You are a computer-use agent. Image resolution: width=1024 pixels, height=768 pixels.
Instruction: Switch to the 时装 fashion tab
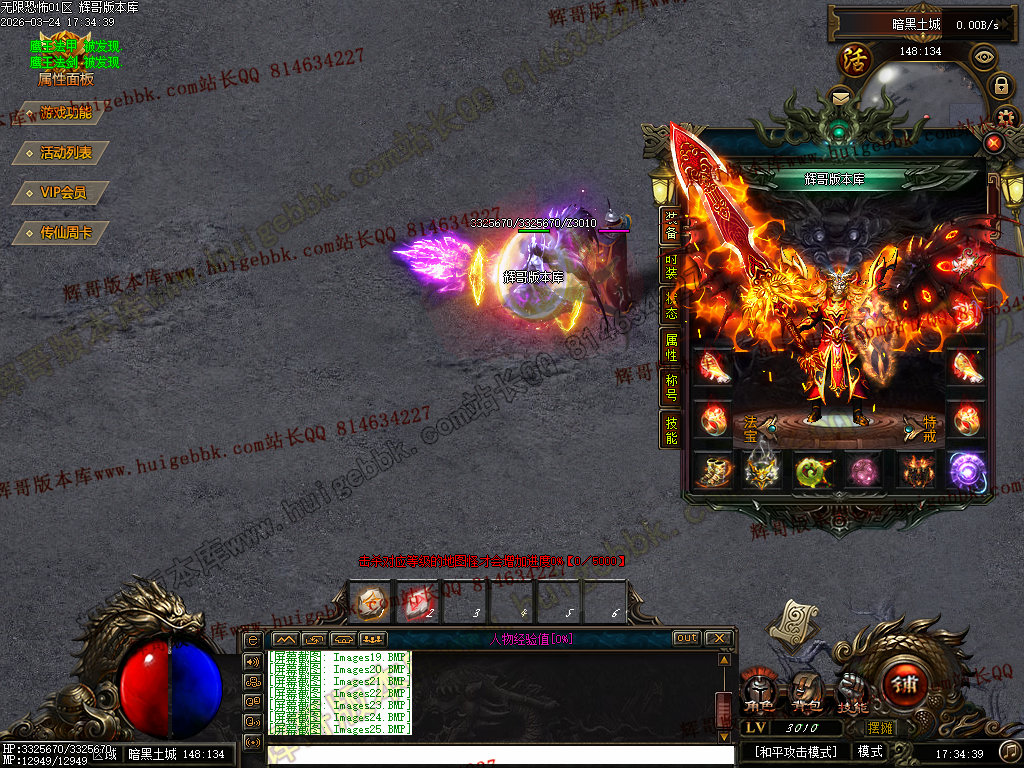[672, 266]
